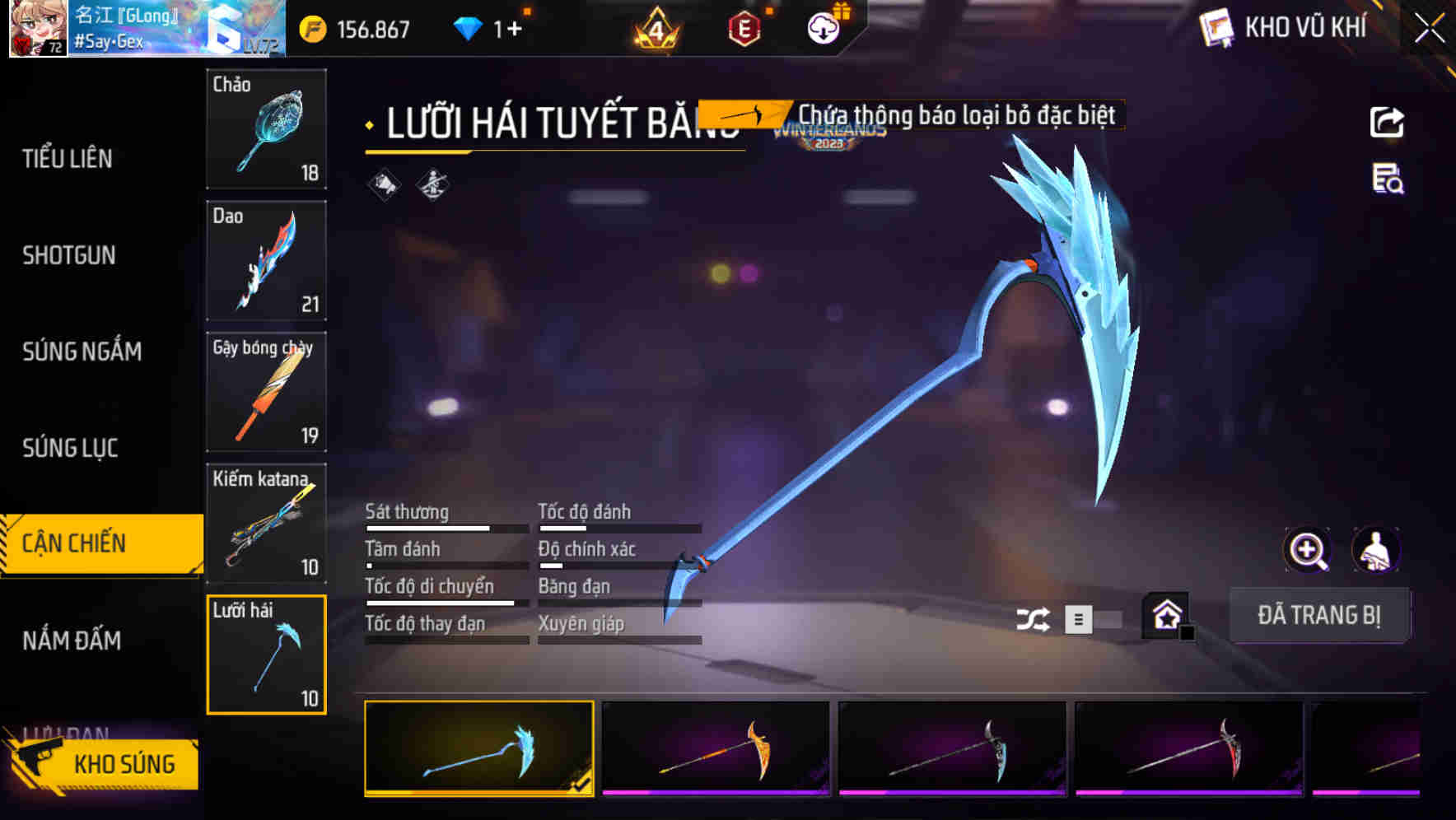The height and width of the screenshot is (820, 1456).
Task: Open KHO SÚNG from the sidebar
Action: click(x=125, y=763)
